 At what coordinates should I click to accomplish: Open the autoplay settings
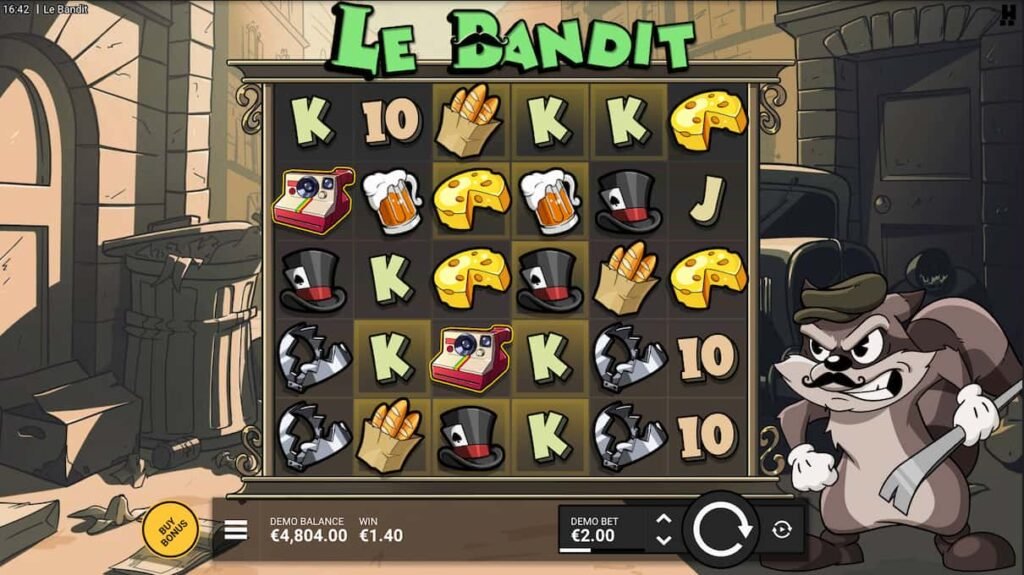pyautogui.click(x=782, y=530)
